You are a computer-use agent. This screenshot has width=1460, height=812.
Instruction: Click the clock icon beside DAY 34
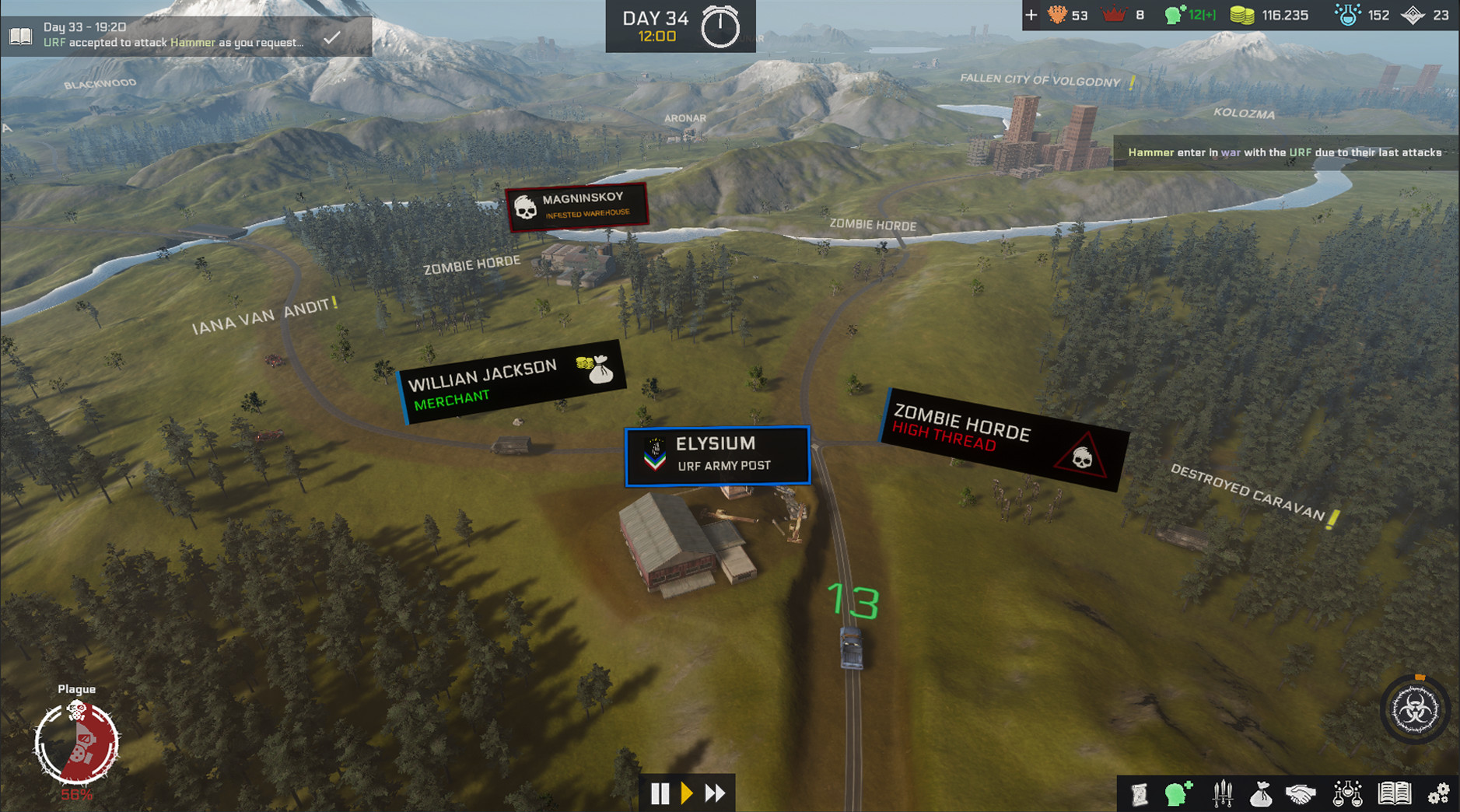tap(720, 23)
